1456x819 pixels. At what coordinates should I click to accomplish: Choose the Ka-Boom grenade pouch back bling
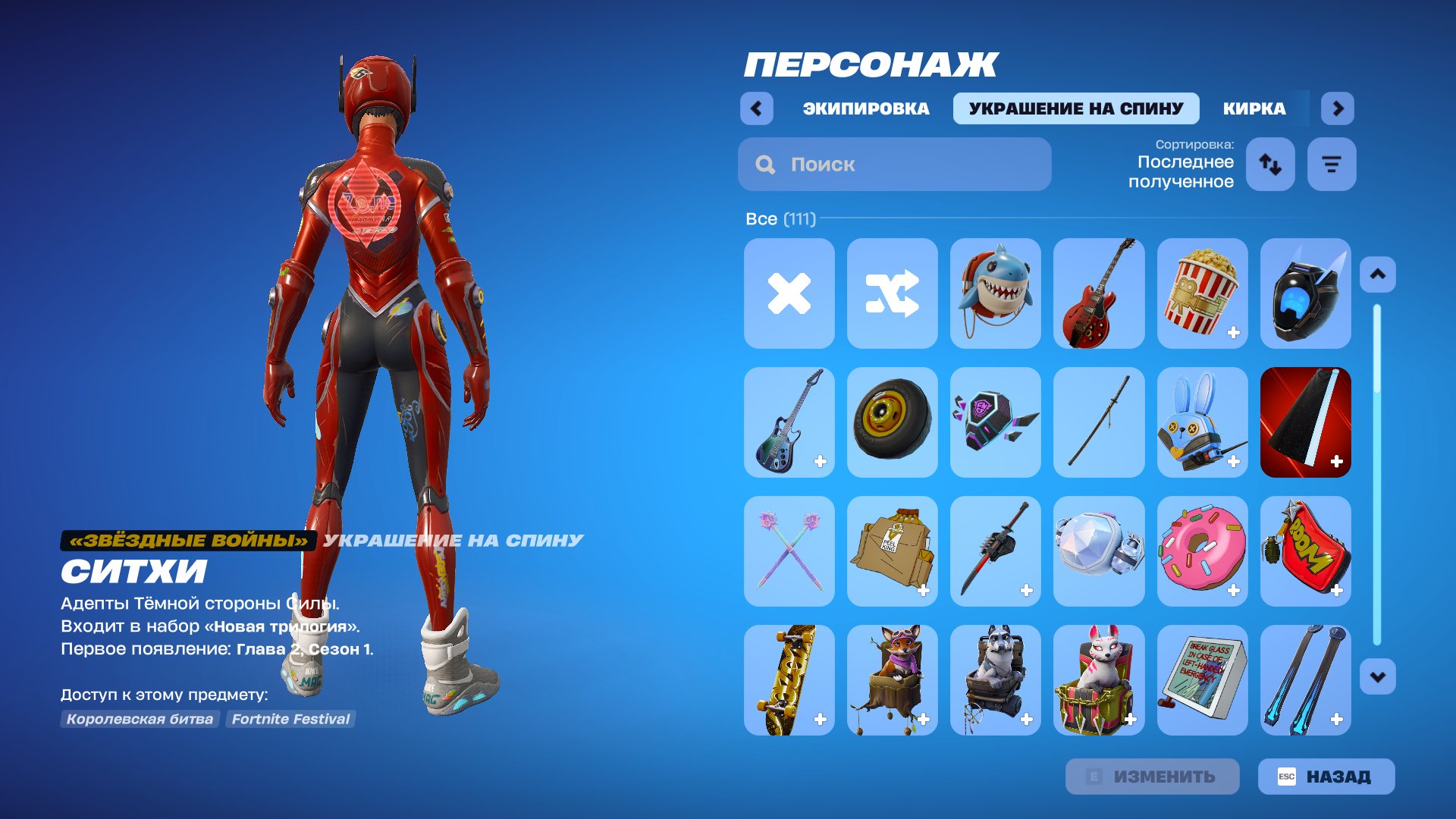(1305, 551)
